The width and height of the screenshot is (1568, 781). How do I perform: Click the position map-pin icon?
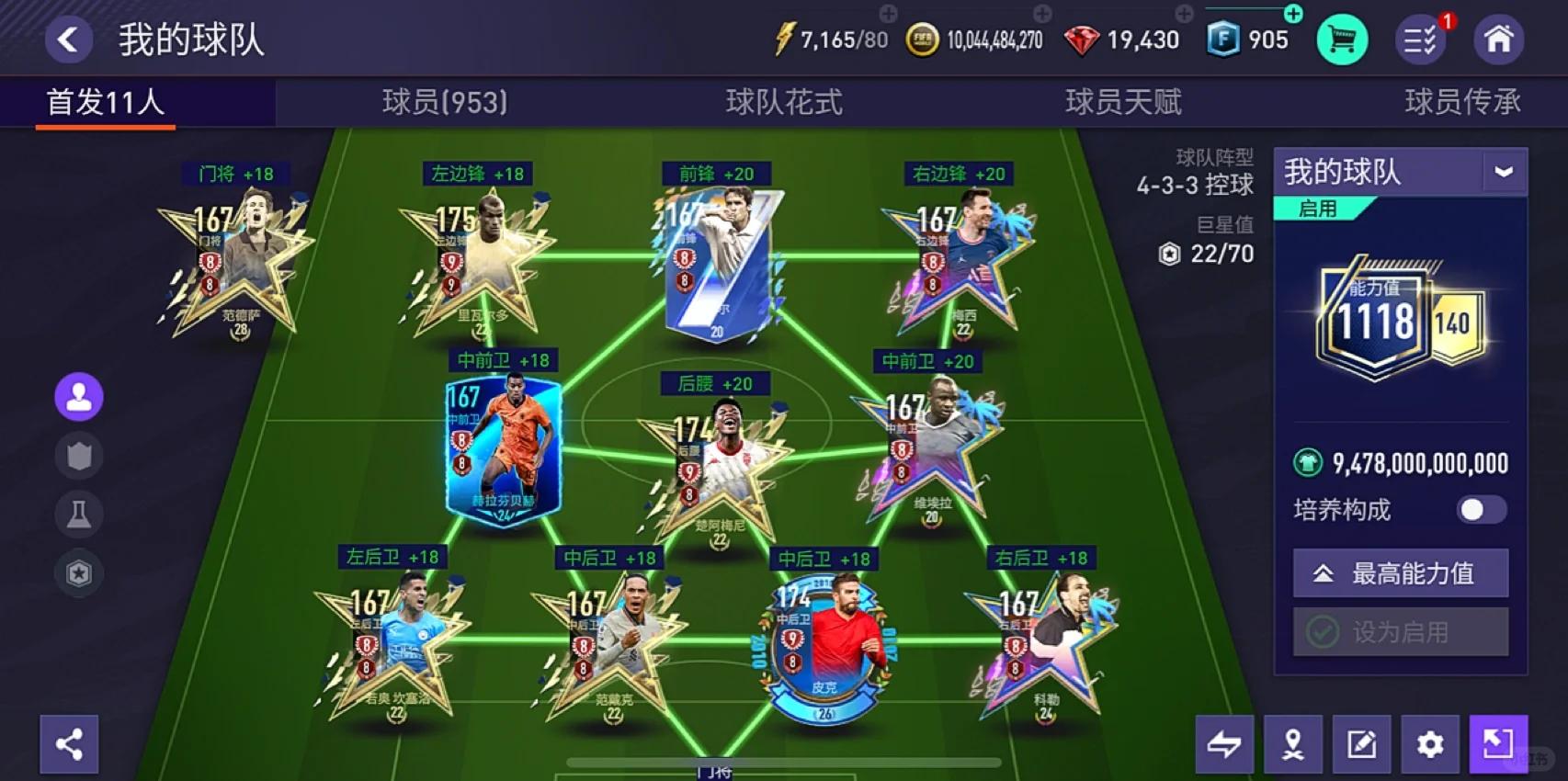pyautogui.click(x=1290, y=744)
